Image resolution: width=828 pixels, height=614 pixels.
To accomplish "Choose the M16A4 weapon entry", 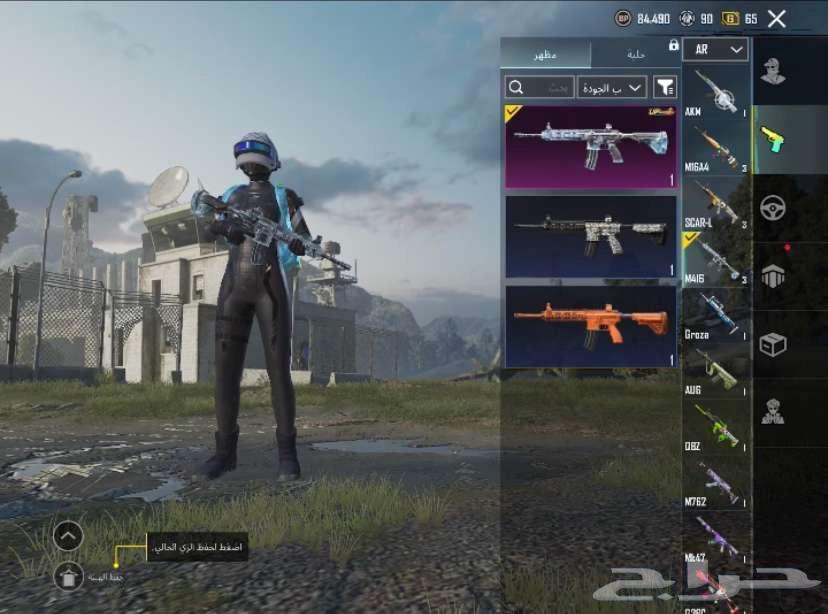I will click(x=715, y=149).
